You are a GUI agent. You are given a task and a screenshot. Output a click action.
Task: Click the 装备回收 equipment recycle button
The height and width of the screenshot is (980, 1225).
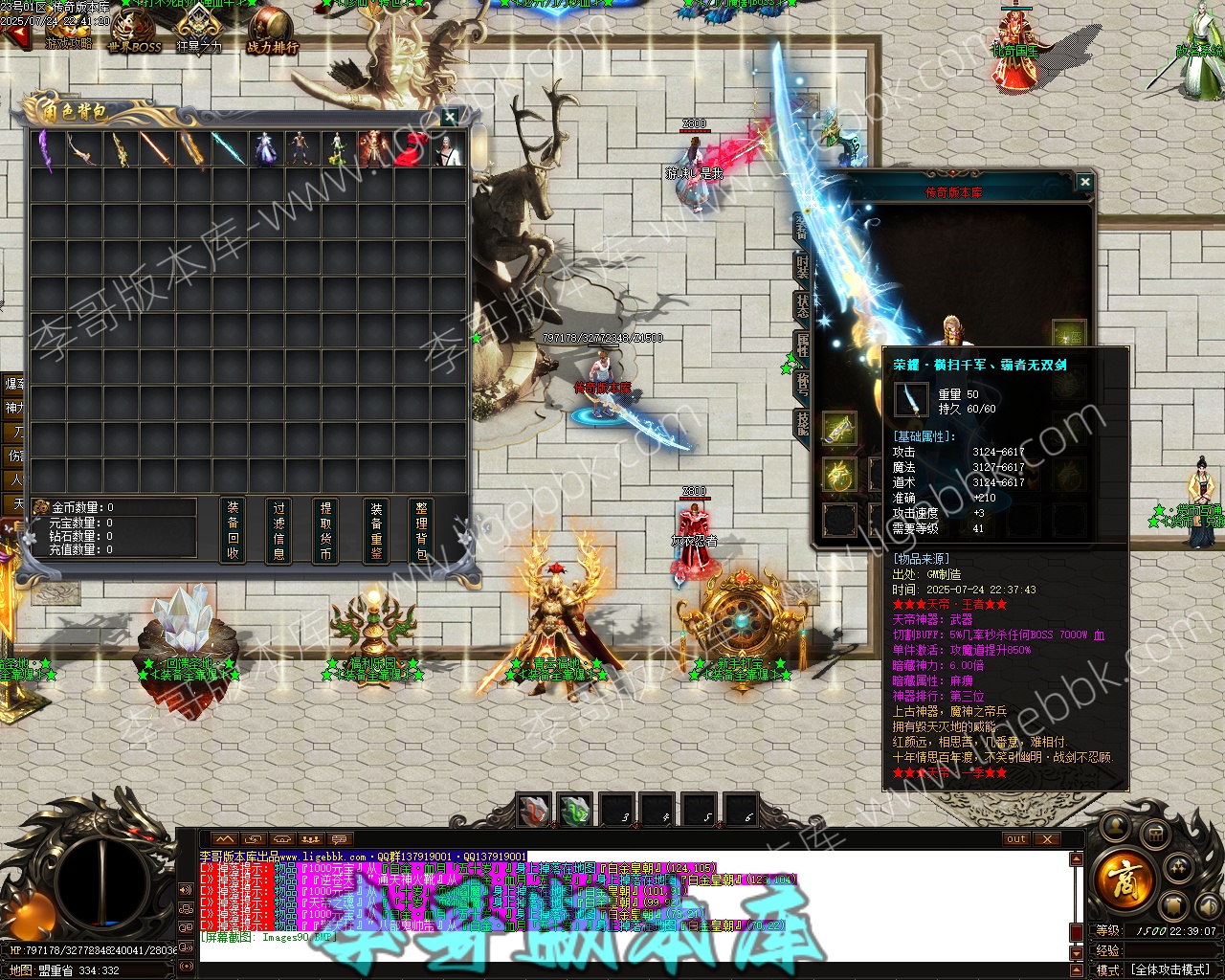pyautogui.click(x=233, y=530)
